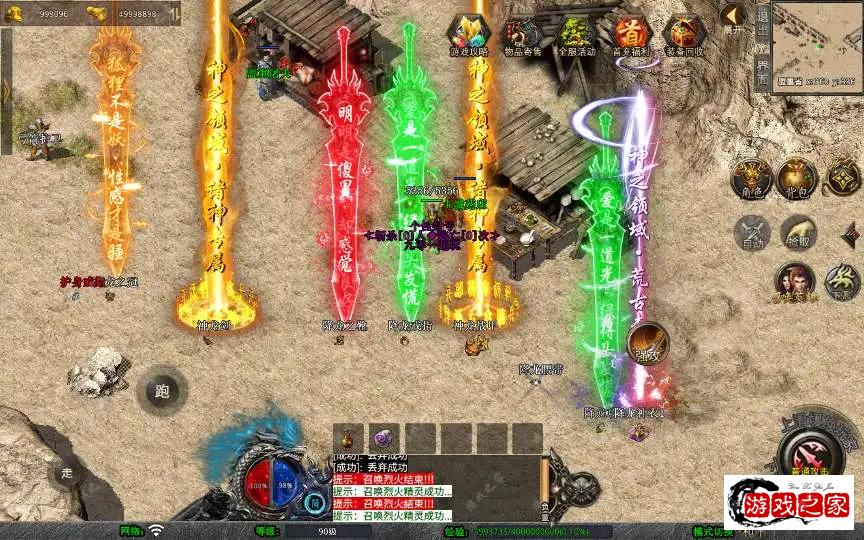Click the 退出界面 exit button

[x=763, y=45]
